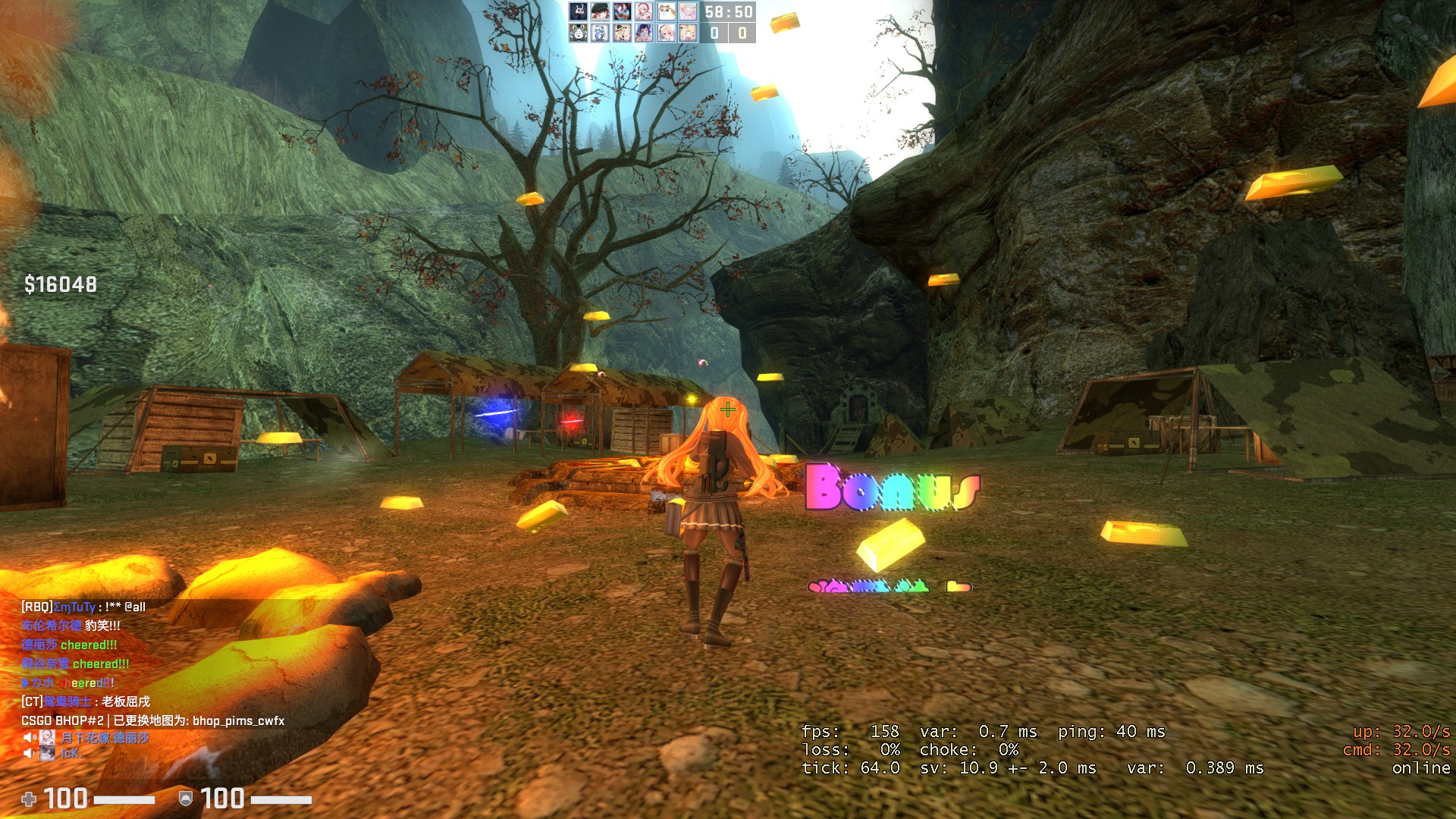Click the IcK. voice chat entry
Viewport: 1456px width, 819px height.
click(x=70, y=753)
